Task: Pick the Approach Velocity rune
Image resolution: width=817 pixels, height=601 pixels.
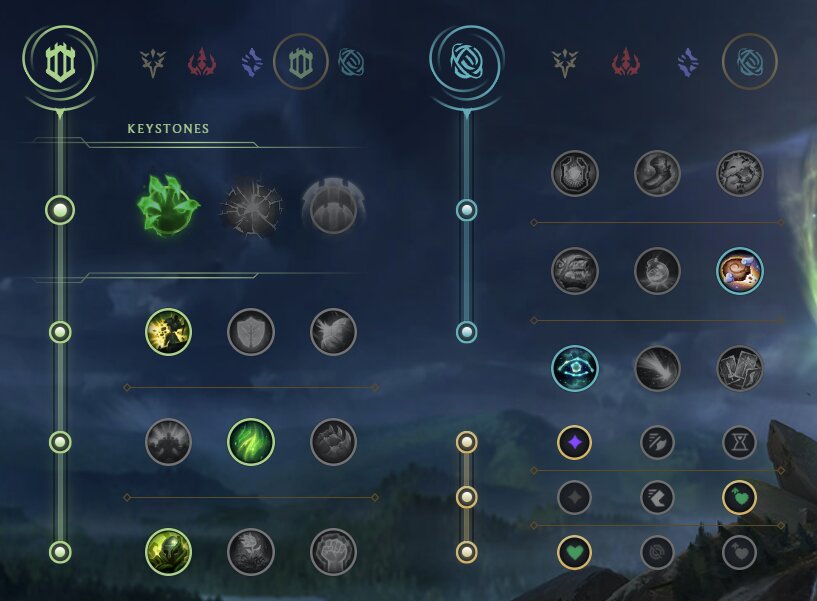Action: tap(657, 369)
